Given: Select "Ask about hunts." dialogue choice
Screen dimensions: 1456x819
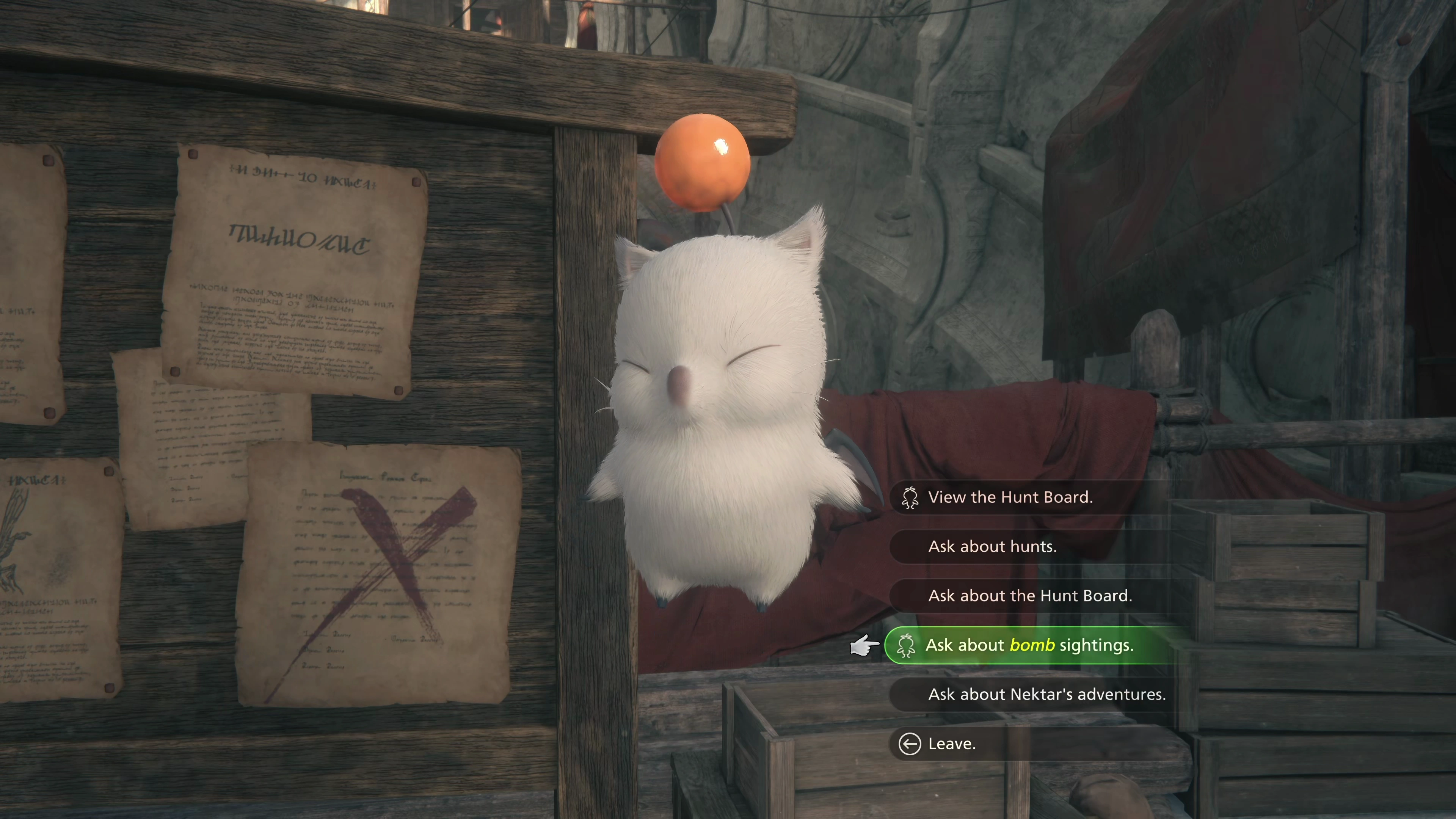Looking at the screenshot, I should [992, 546].
